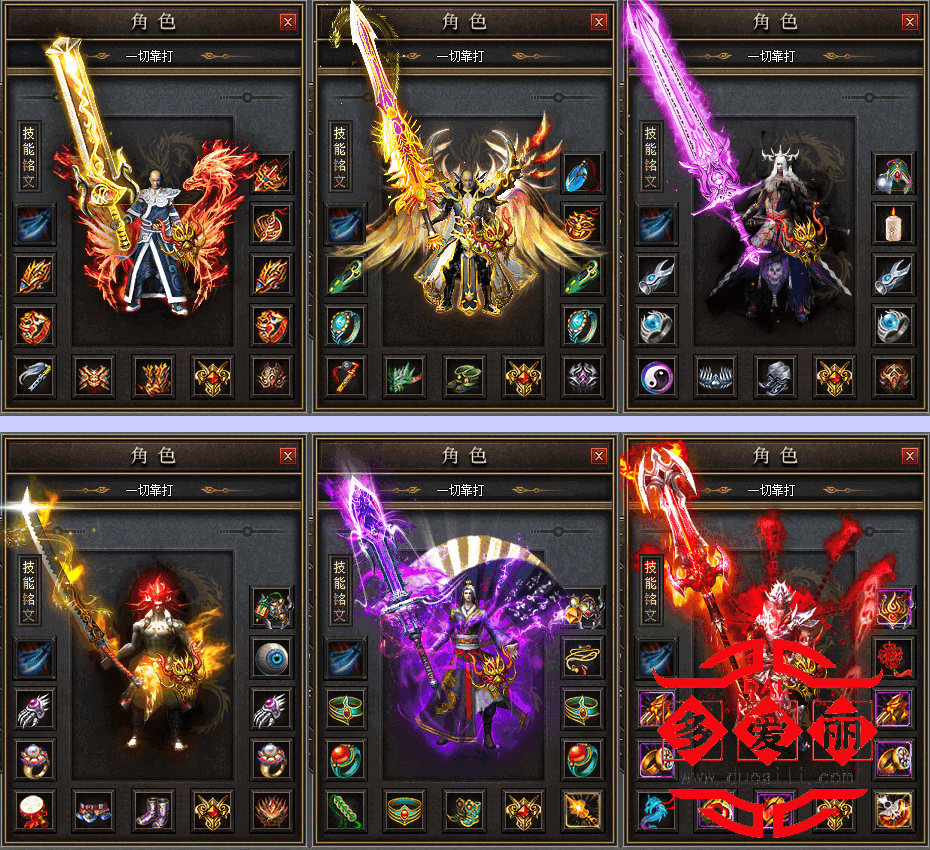This screenshot has height=850, width=930.
Task: Close the pink-sword character panel
Action: (x=910, y=22)
